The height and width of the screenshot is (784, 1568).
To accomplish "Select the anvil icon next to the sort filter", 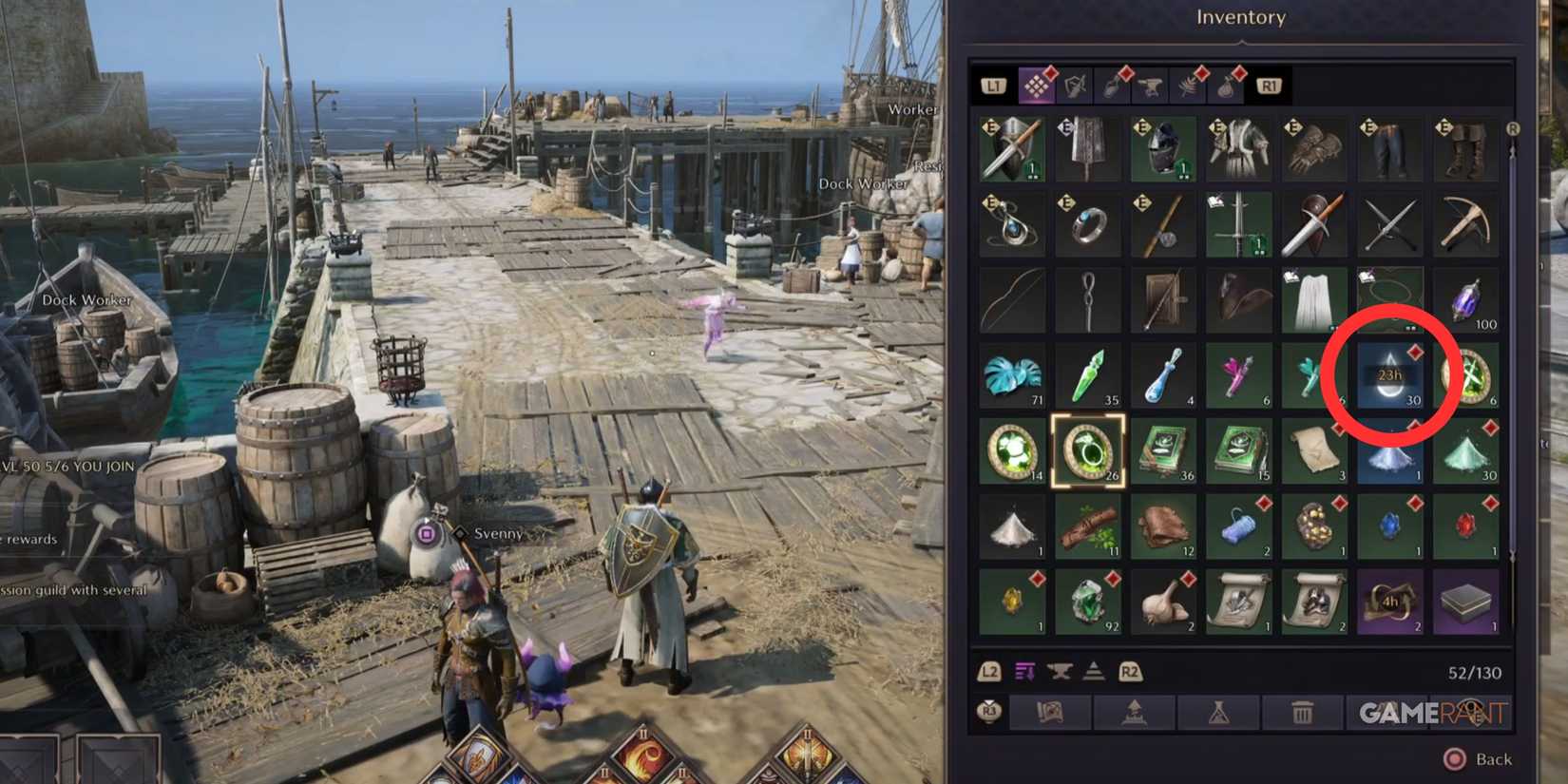I will point(1060,672).
